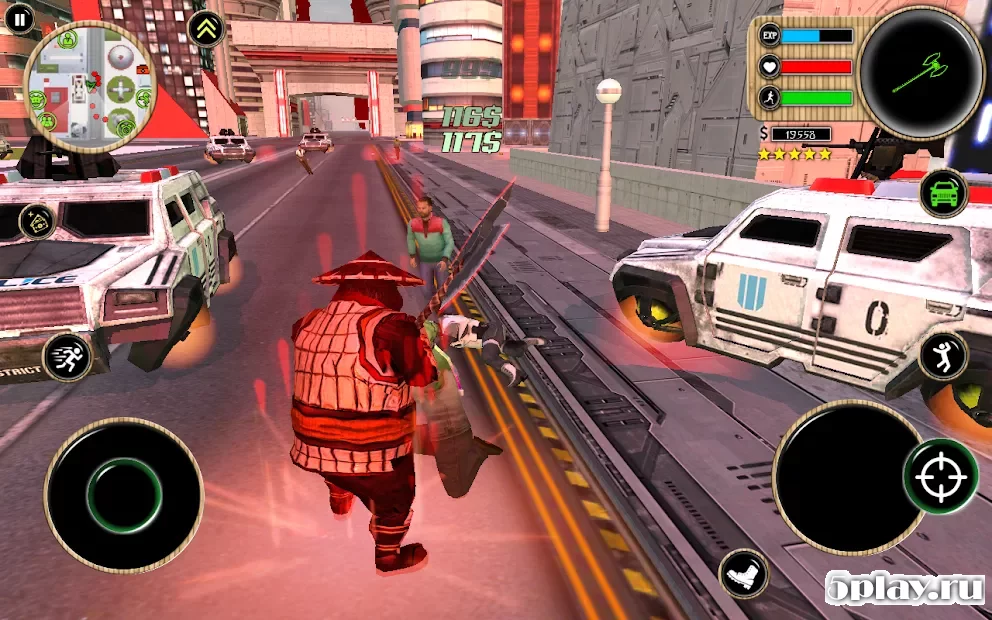The image size is (992, 620).
Task: Tap the money bribe icon
Action: coord(37,222)
